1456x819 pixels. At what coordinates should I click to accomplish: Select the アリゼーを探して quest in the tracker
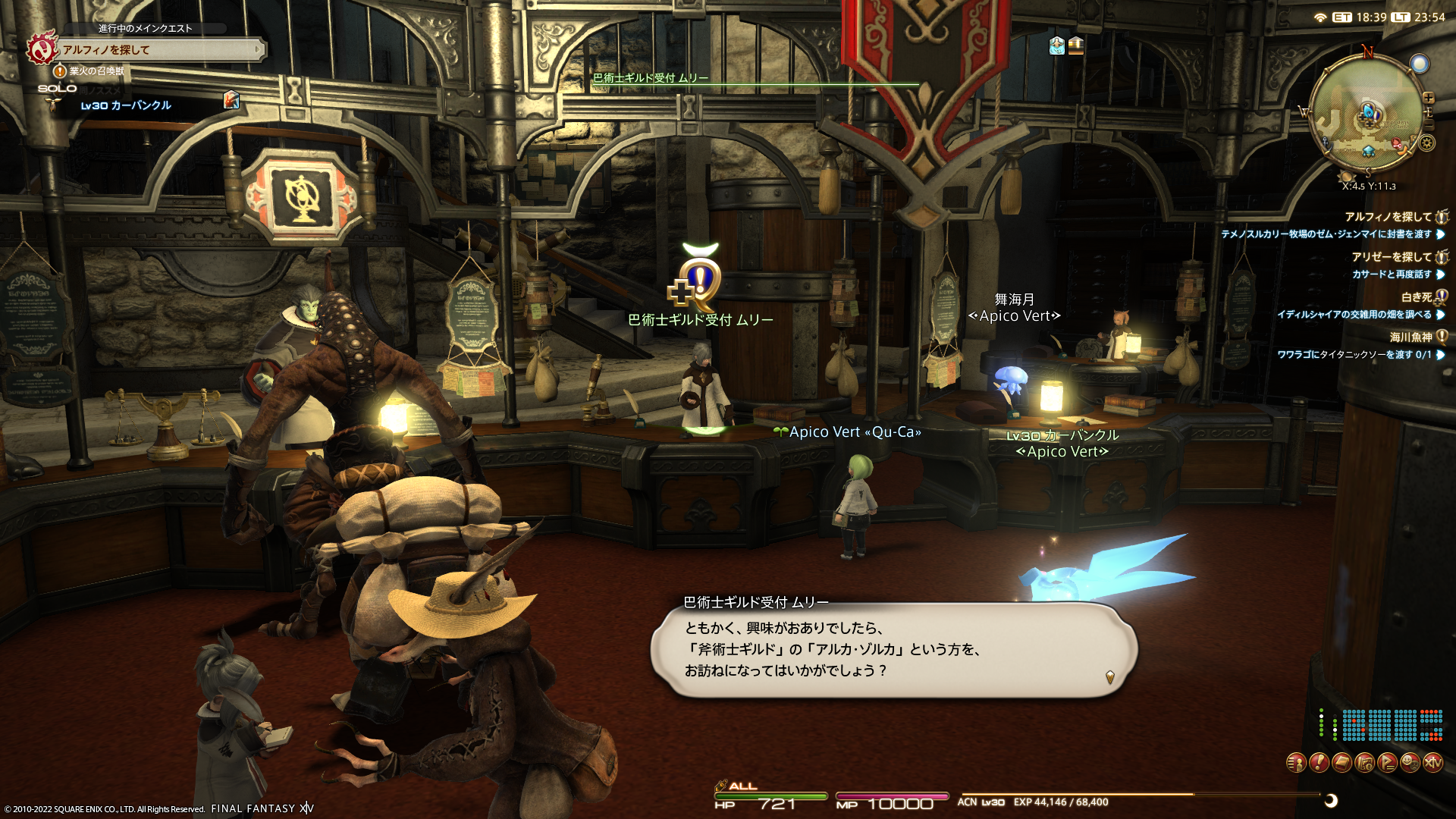pyautogui.click(x=1392, y=257)
